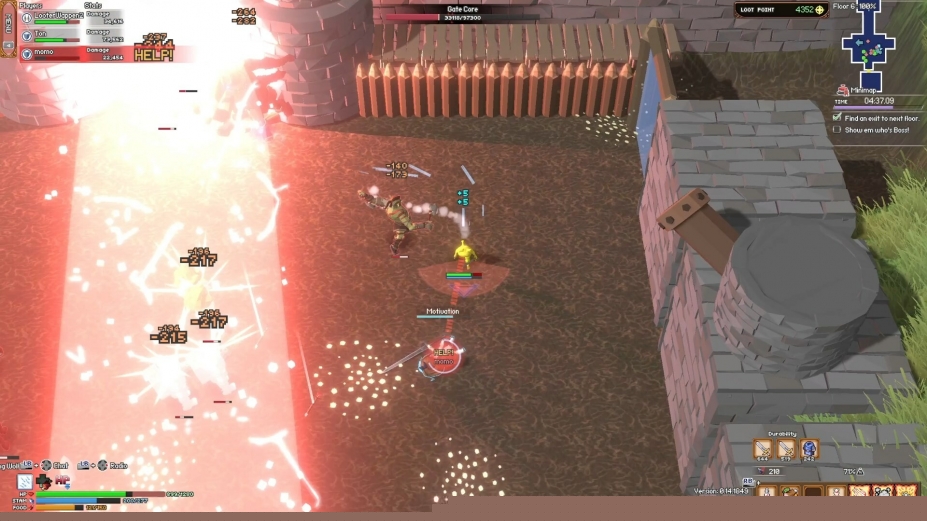Select the blue armor durability icon
The width and height of the screenshot is (927, 521).
pyautogui.click(x=809, y=449)
